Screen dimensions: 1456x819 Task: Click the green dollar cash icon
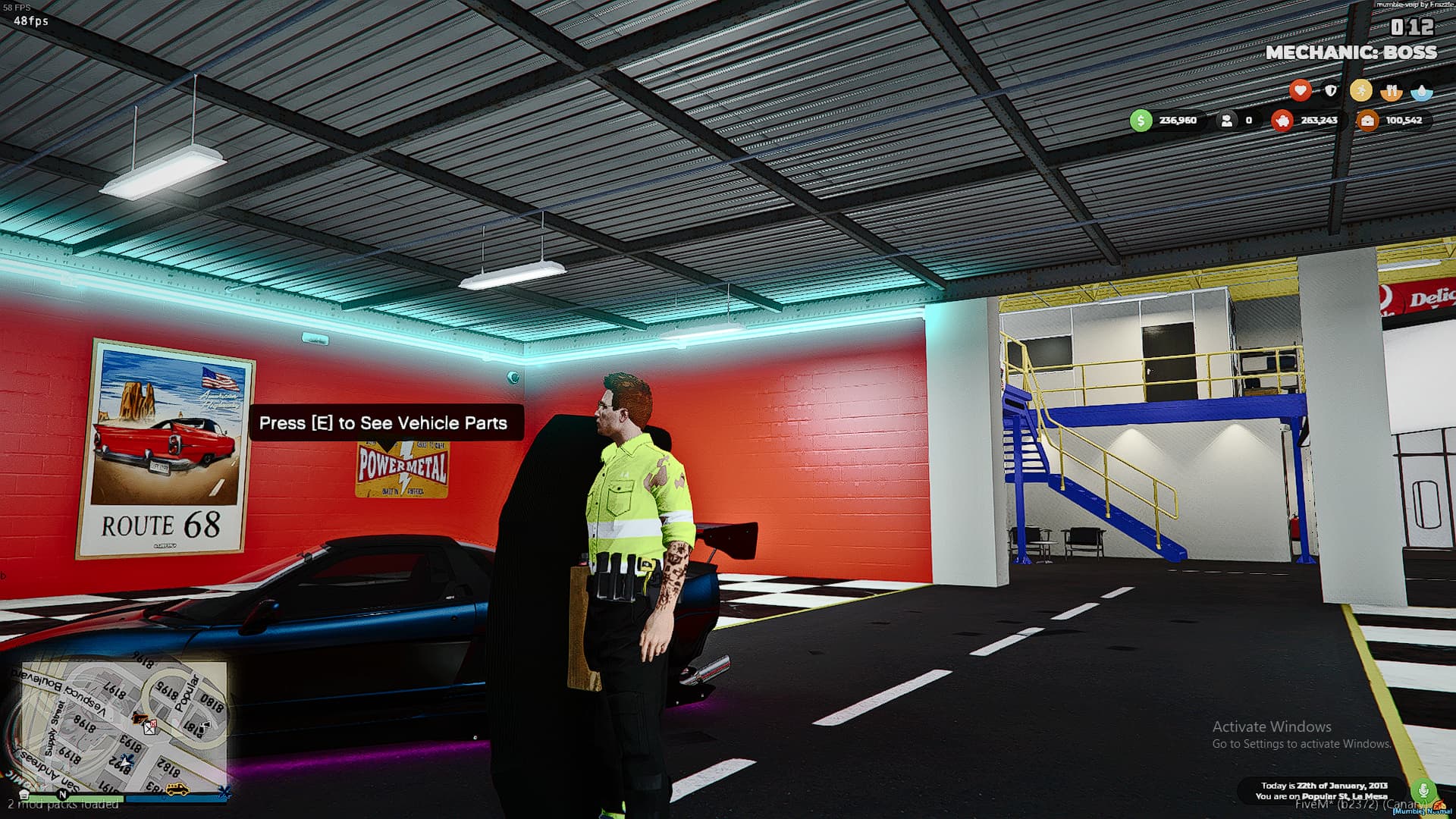tap(1141, 120)
